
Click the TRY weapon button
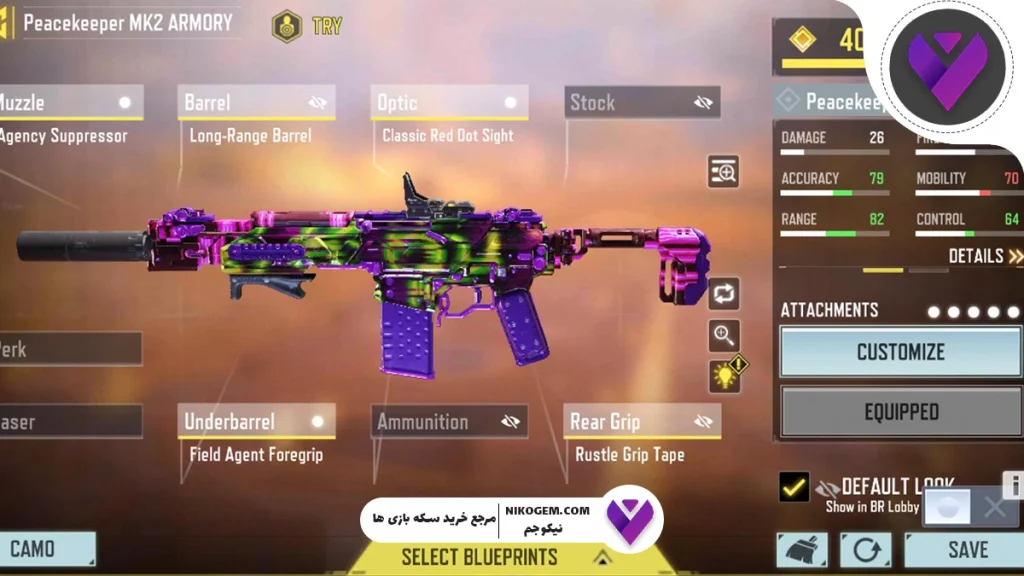pos(311,26)
